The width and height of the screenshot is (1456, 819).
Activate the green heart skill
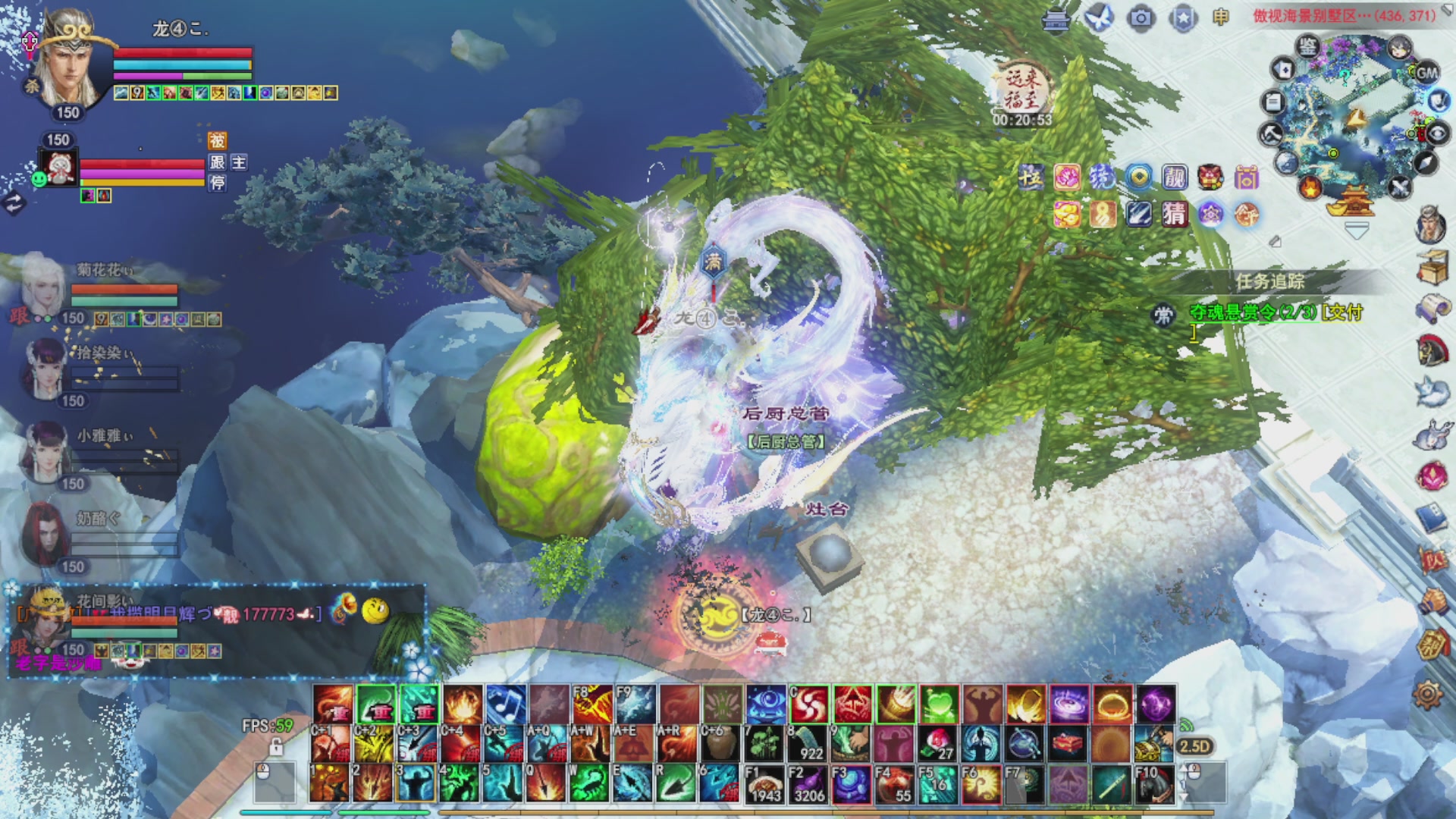(x=939, y=704)
